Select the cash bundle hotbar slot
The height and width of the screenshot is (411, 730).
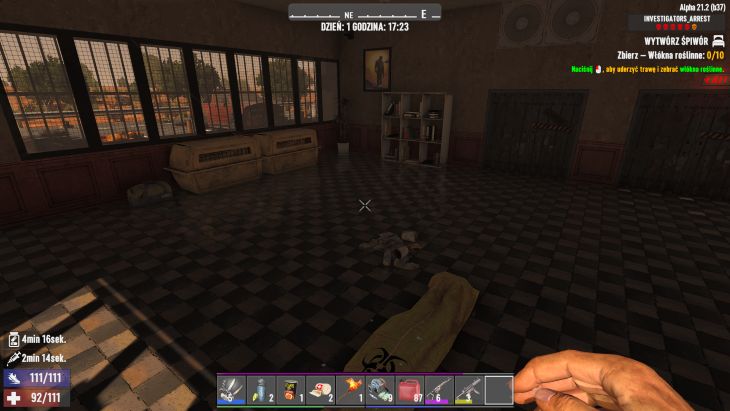[x=381, y=390]
